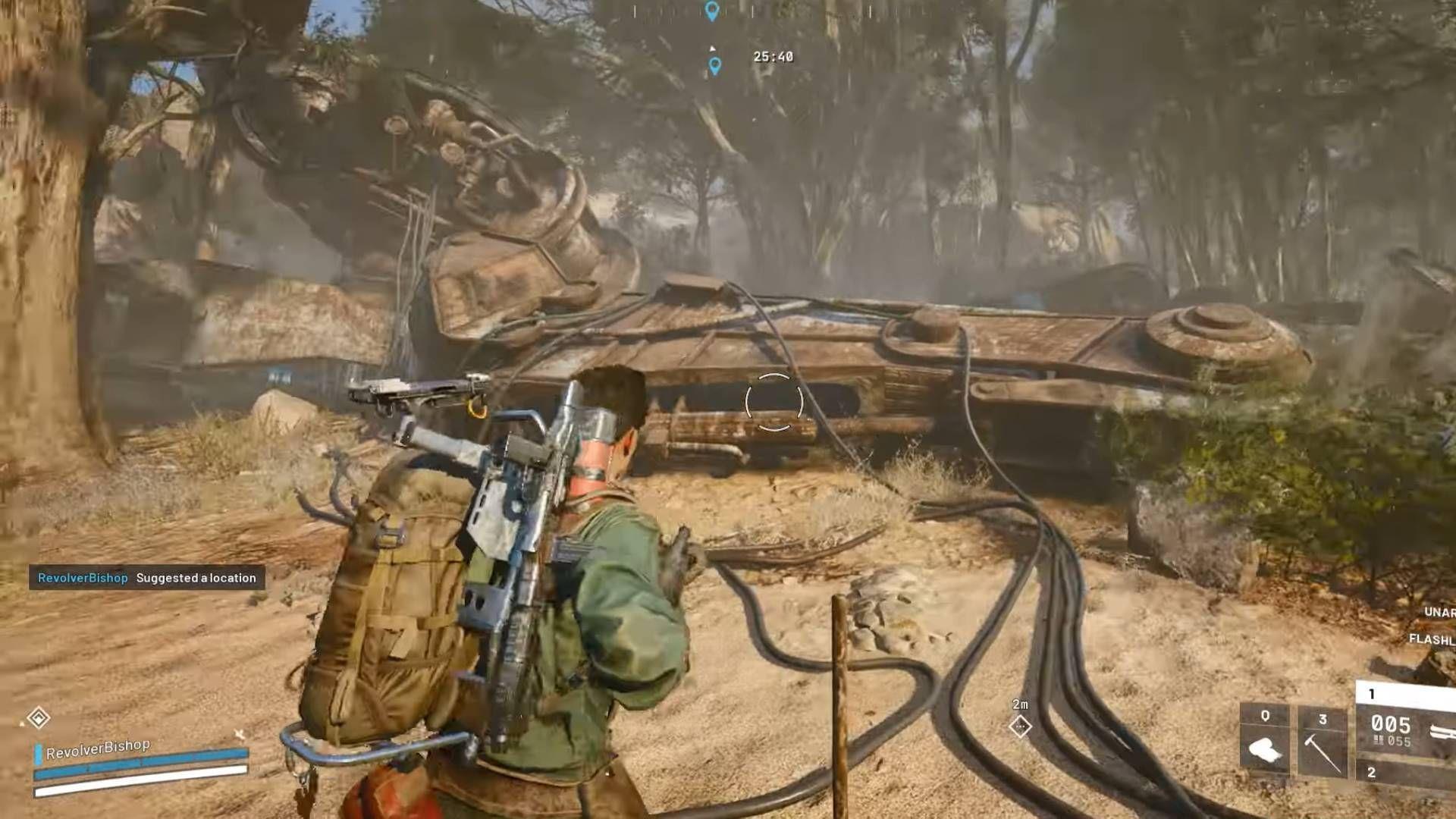The width and height of the screenshot is (1456, 819).
Task: Select the blue marker below the compass bar
Action: point(715,66)
